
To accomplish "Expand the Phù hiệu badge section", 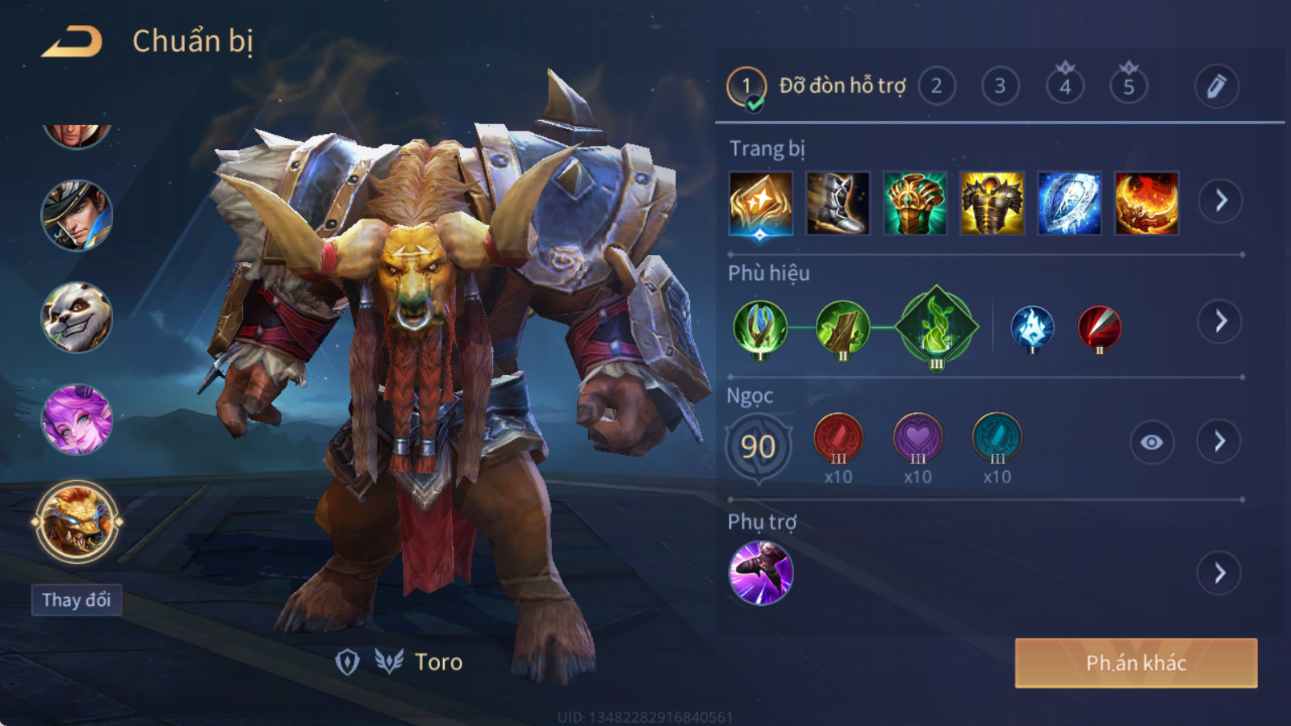I will click(1220, 321).
